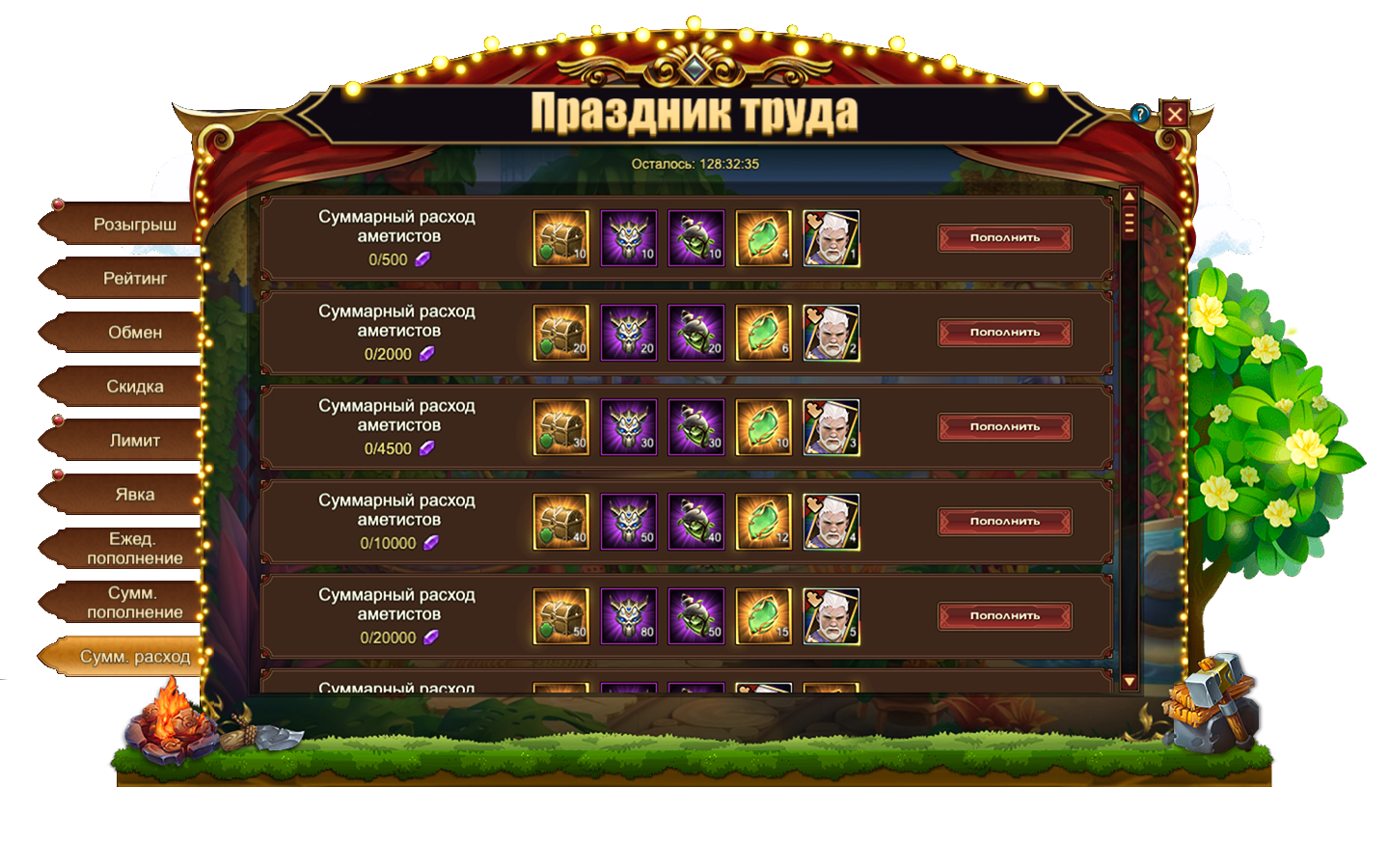Select the Ежед. пополнение tab
The width and height of the screenshot is (1389, 868).
click(134, 549)
